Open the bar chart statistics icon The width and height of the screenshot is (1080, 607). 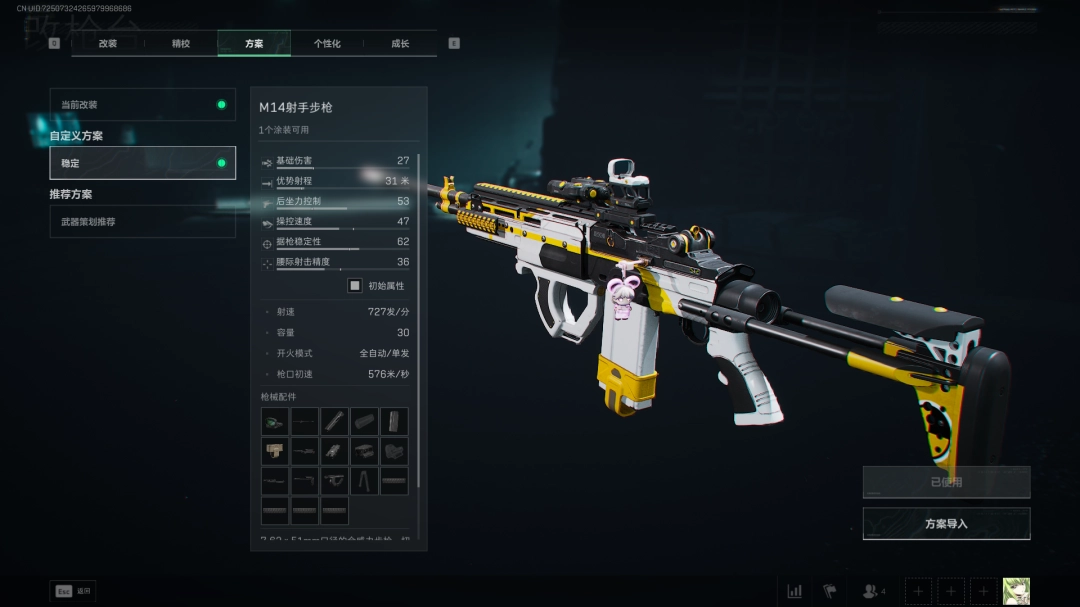pos(795,591)
